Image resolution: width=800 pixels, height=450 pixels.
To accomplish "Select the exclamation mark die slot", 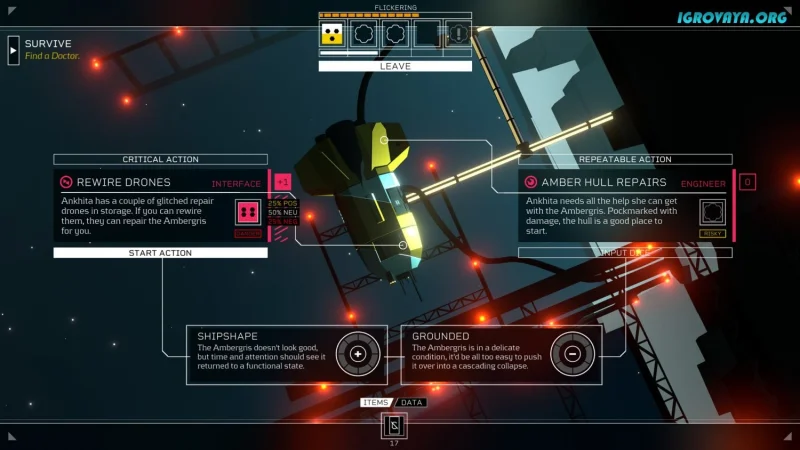I will [457, 34].
